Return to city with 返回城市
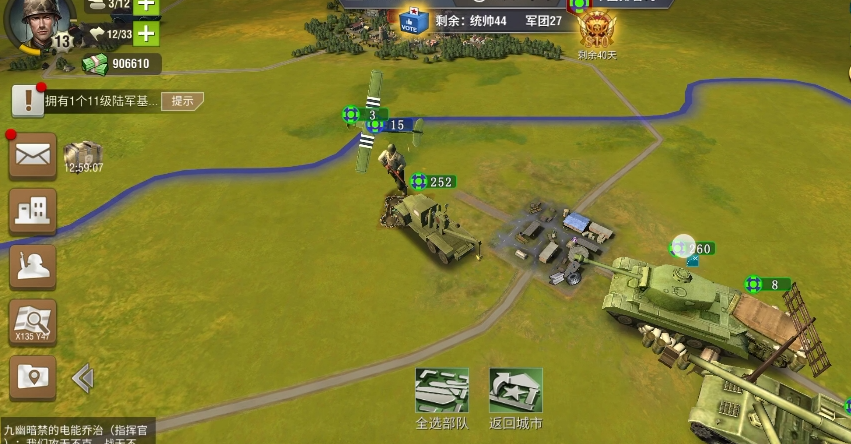 [516, 396]
